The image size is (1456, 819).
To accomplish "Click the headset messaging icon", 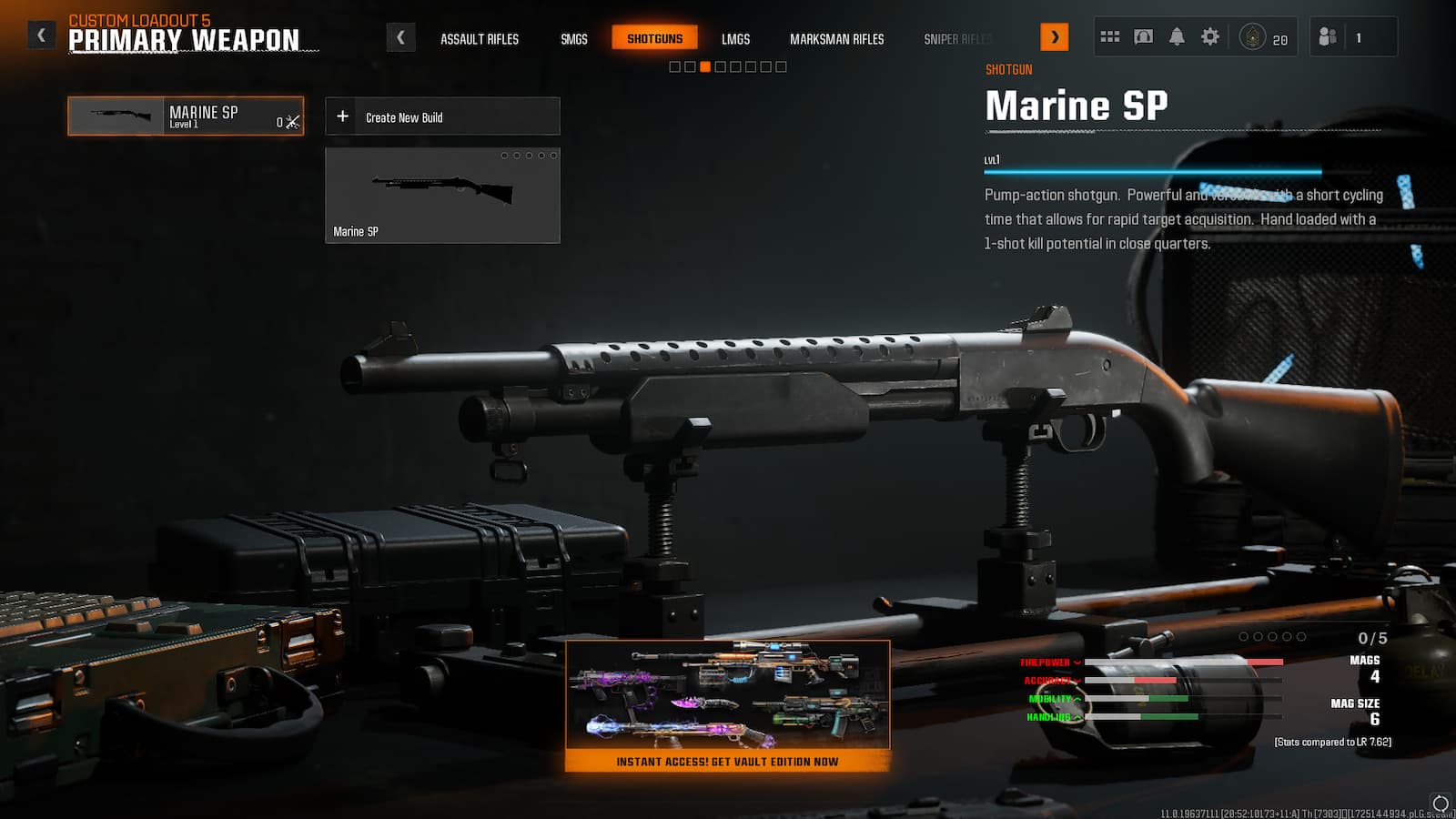I will tap(1144, 35).
